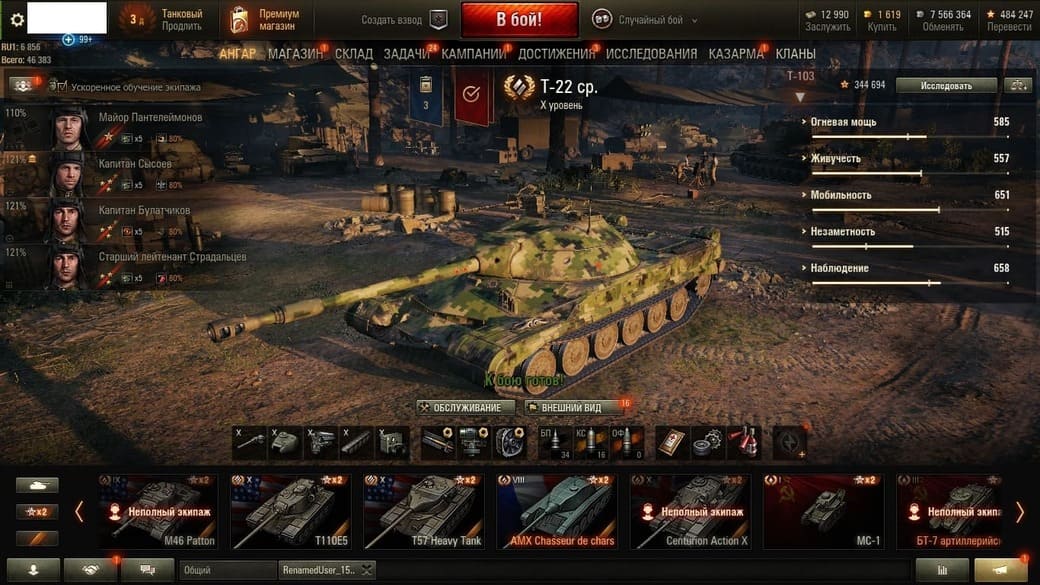Select the T110E5 tank in carousel
The image size is (1040, 585).
290,511
